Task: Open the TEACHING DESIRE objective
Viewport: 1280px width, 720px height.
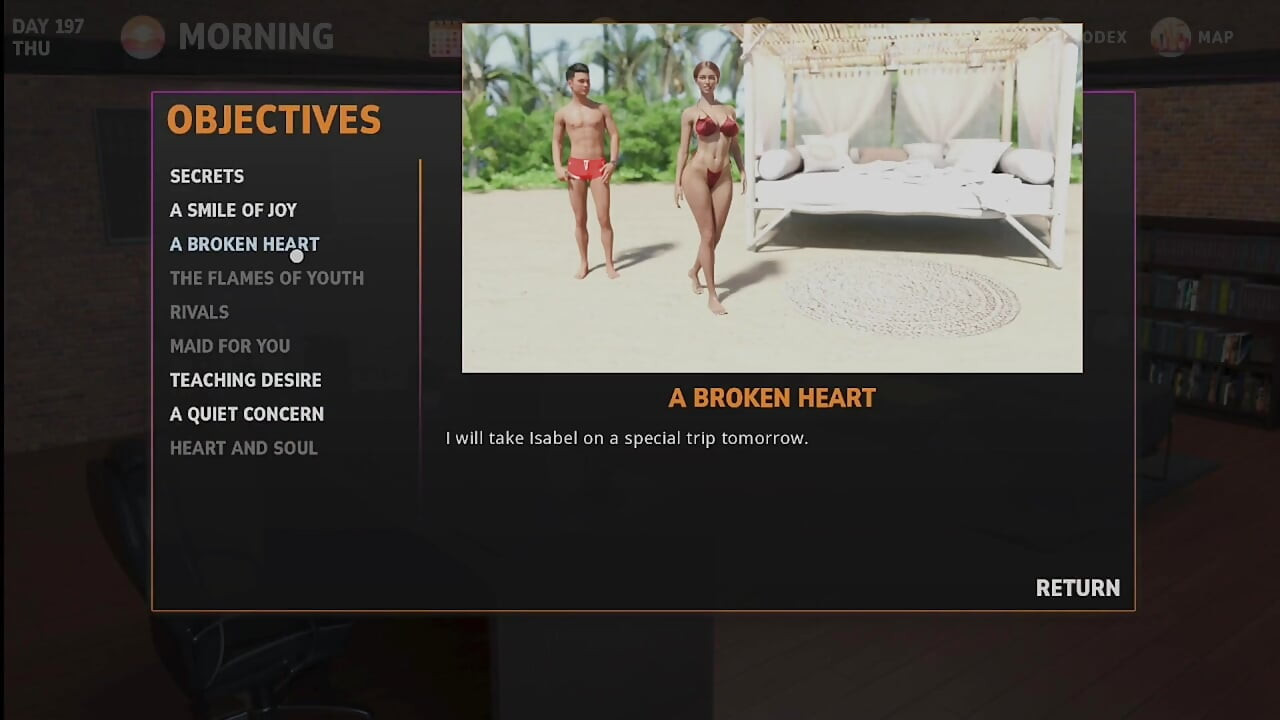Action: click(x=245, y=380)
